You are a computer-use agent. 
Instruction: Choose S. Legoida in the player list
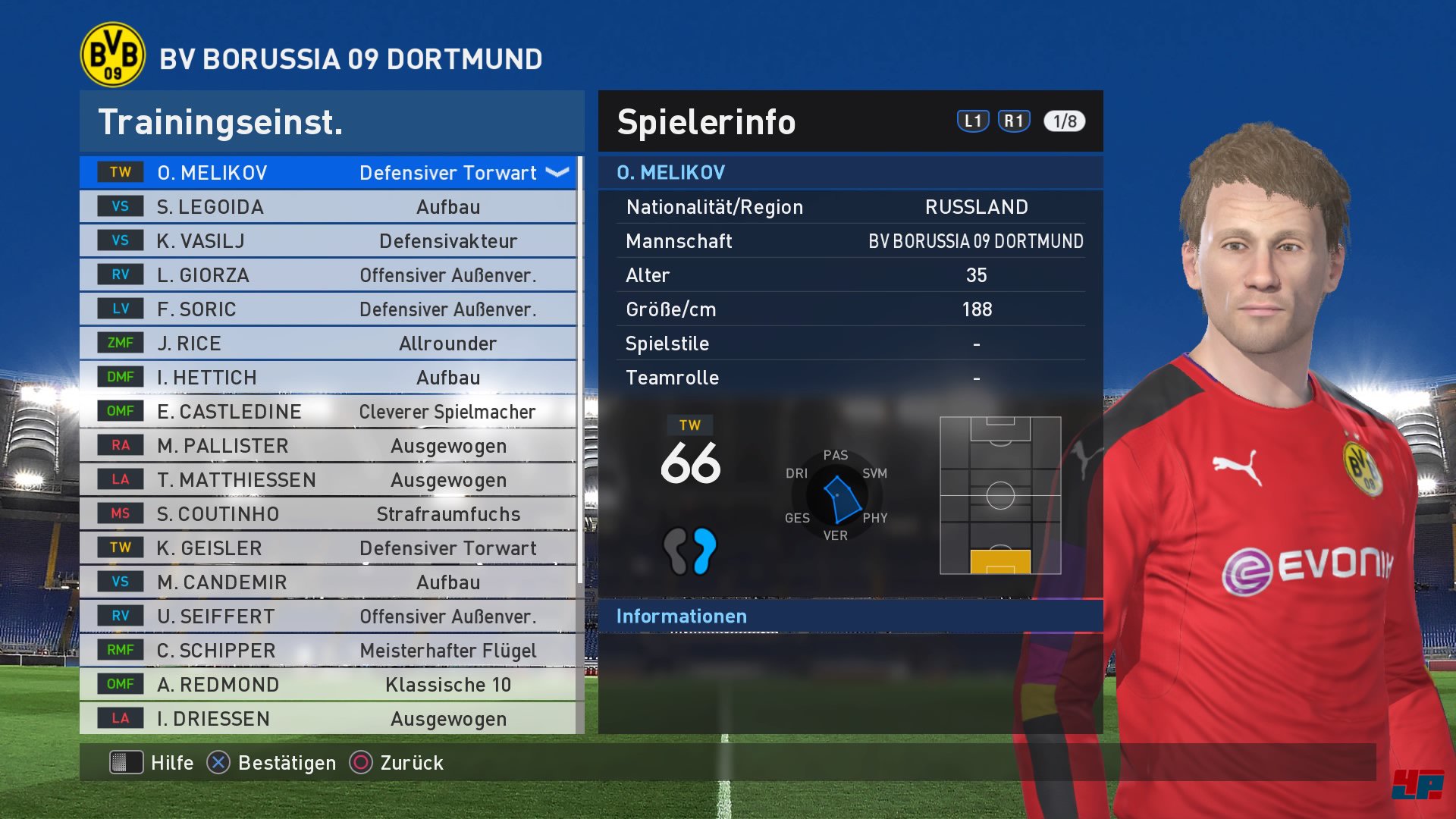(326, 207)
